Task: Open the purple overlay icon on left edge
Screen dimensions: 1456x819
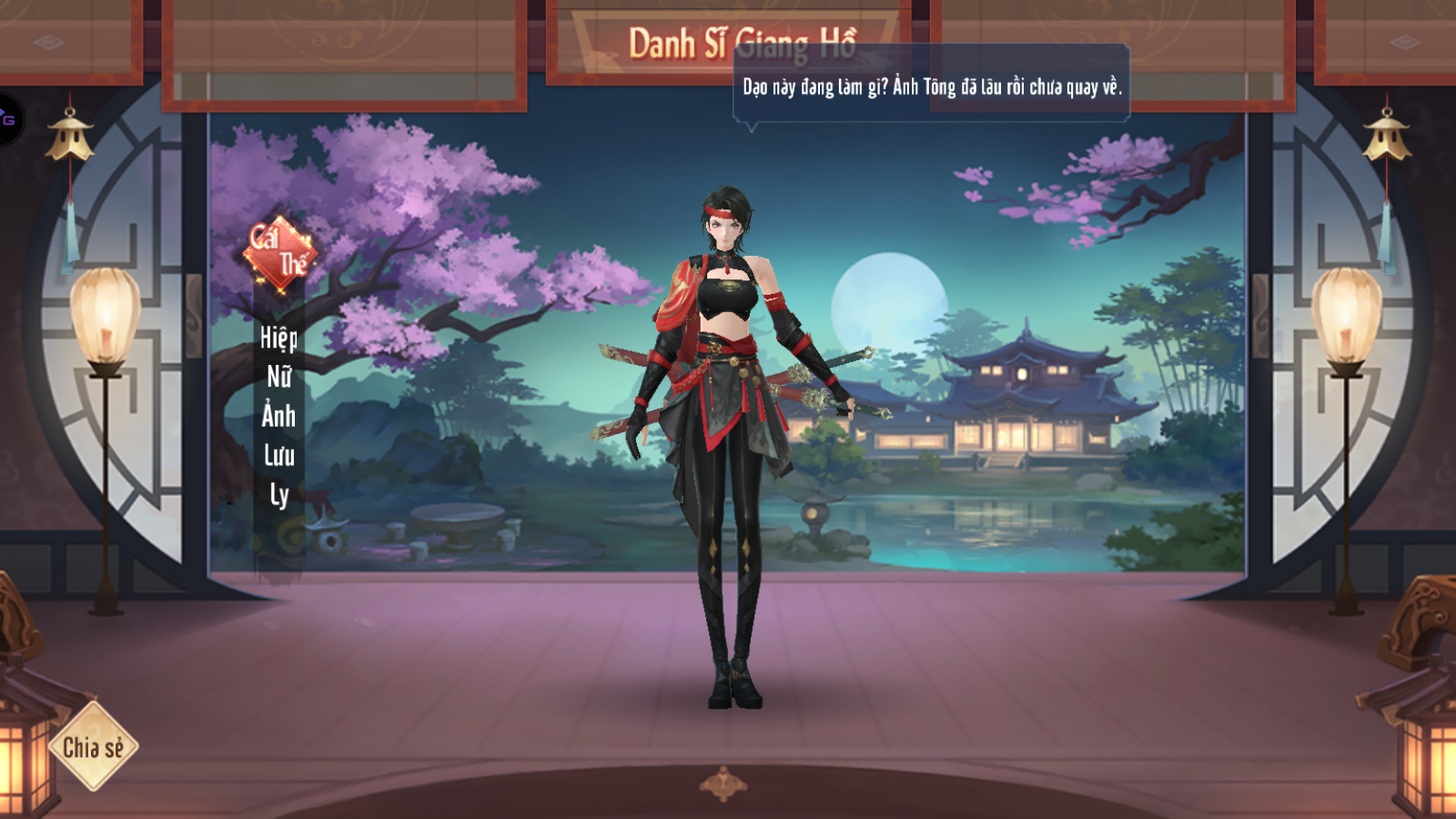Action: [8, 119]
